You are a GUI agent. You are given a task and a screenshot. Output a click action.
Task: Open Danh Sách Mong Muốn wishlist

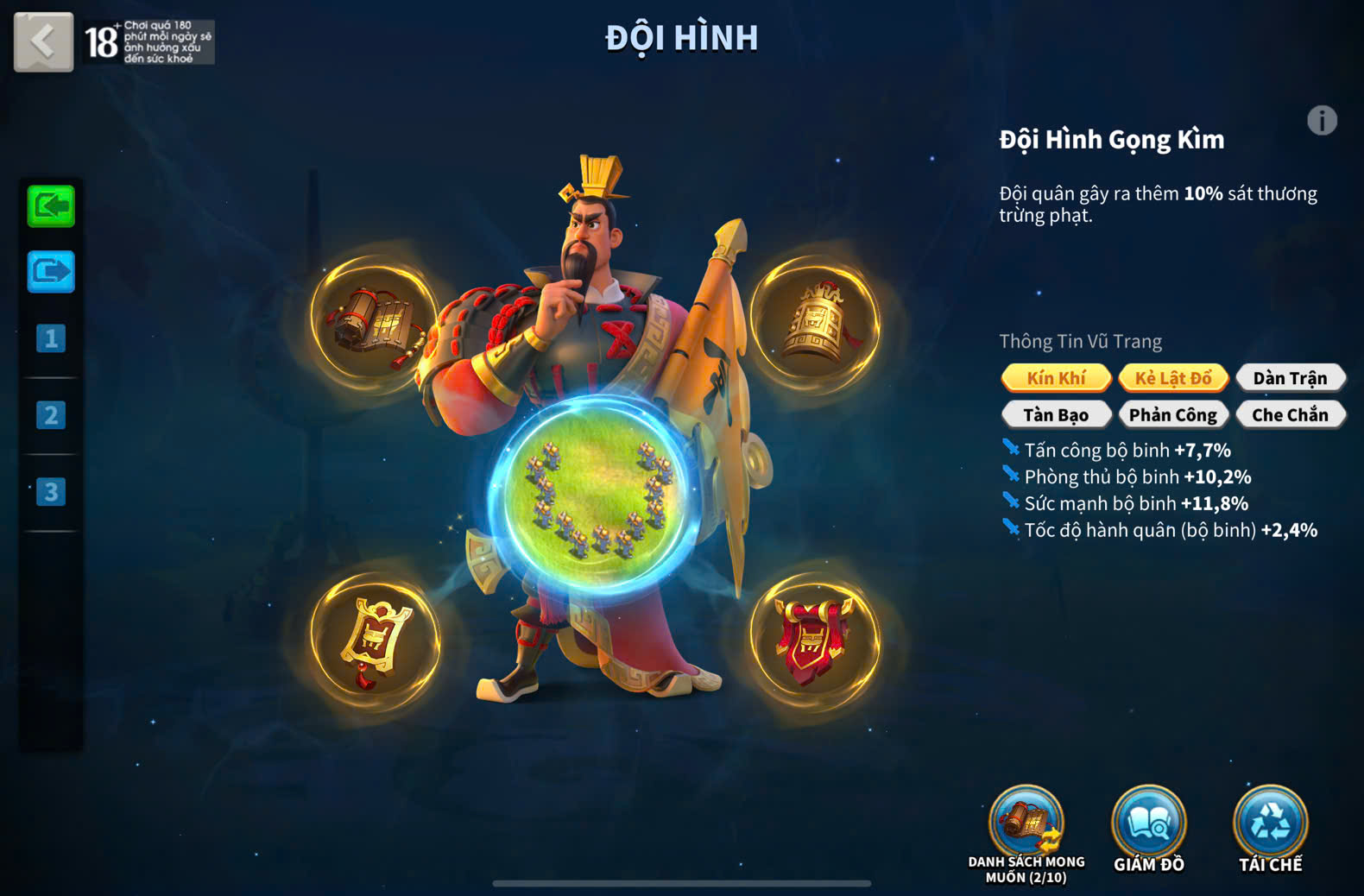pyautogui.click(x=1026, y=824)
